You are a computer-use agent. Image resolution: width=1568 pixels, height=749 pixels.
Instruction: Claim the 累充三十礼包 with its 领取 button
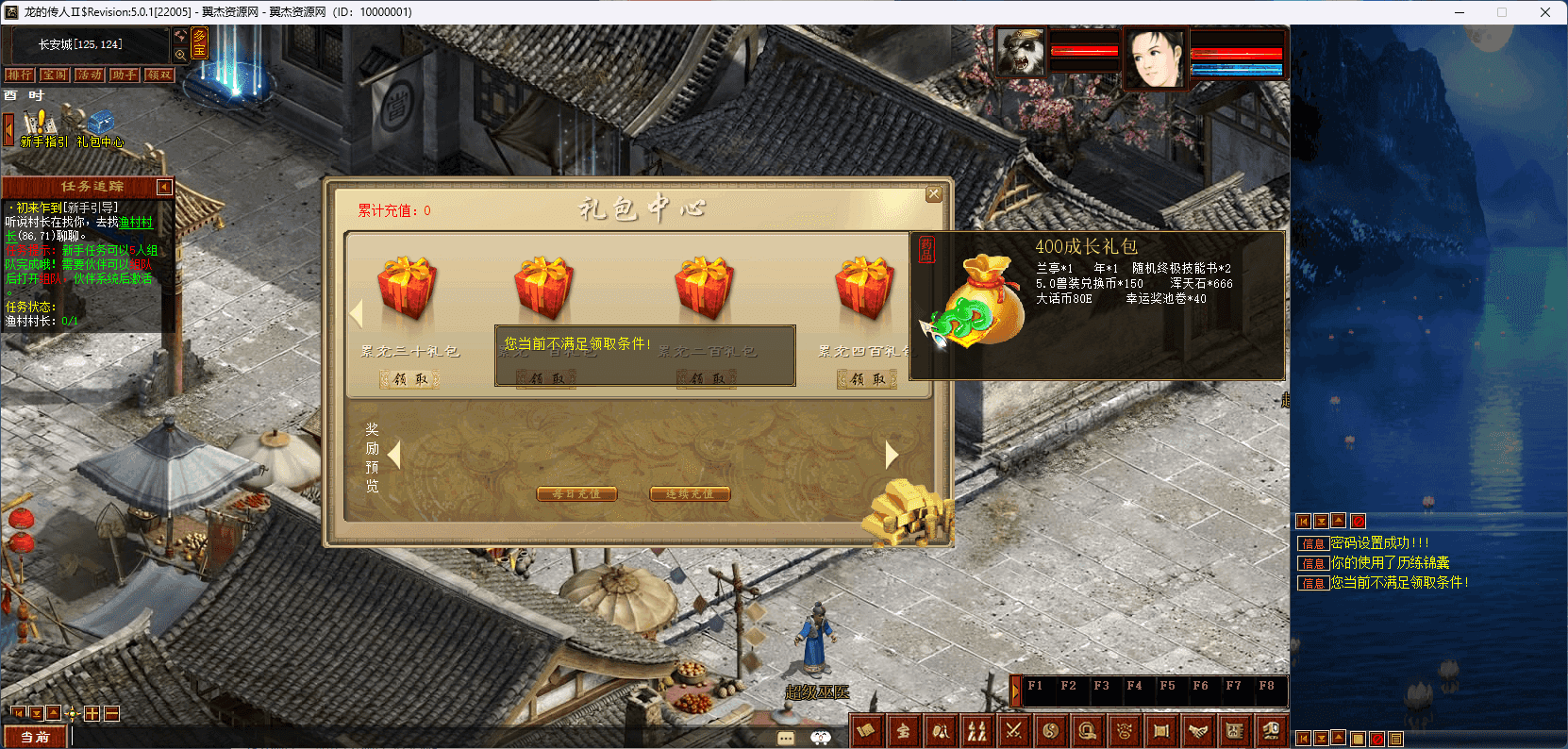(x=409, y=378)
